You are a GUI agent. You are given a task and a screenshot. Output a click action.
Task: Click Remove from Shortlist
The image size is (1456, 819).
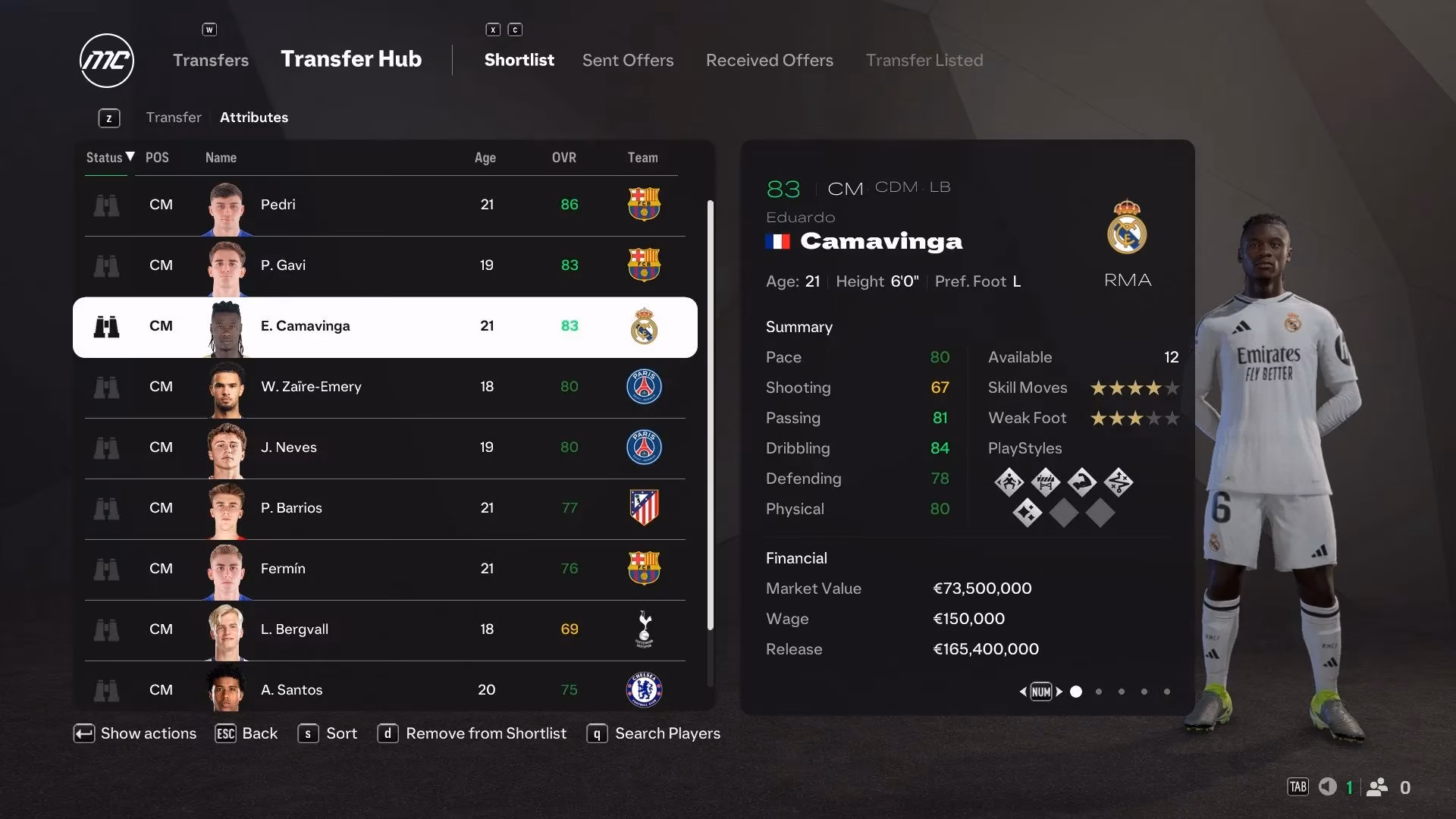[486, 733]
